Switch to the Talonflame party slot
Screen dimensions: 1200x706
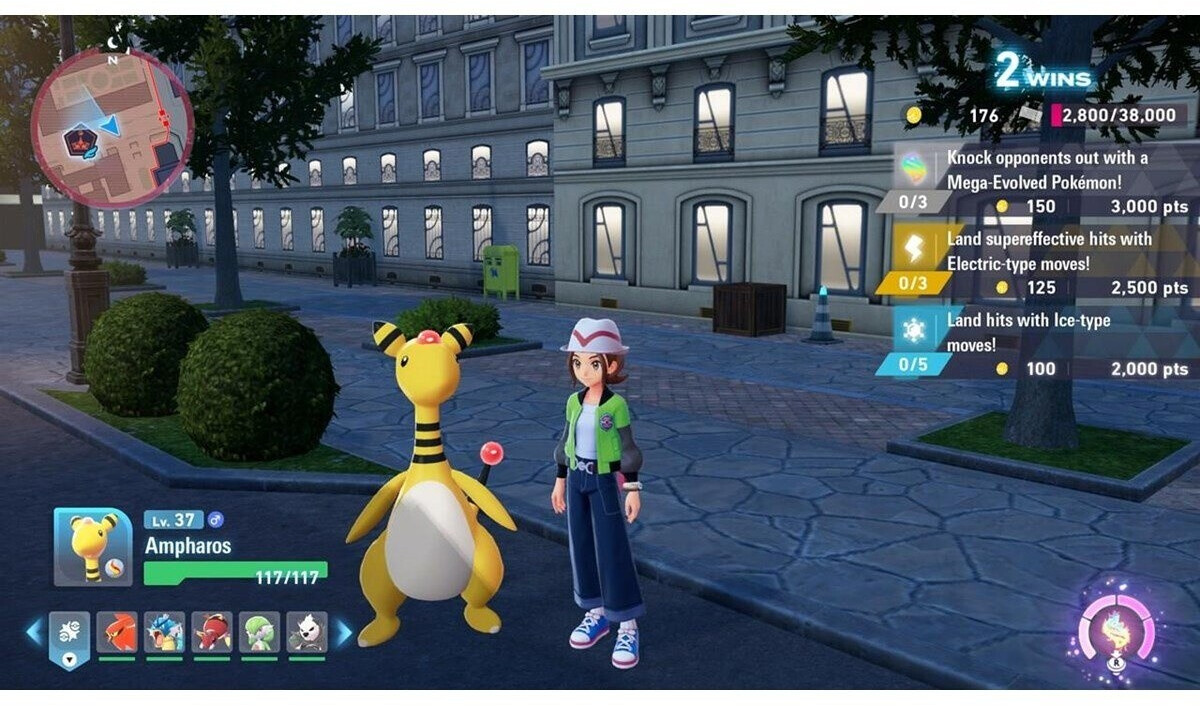tap(117, 633)
